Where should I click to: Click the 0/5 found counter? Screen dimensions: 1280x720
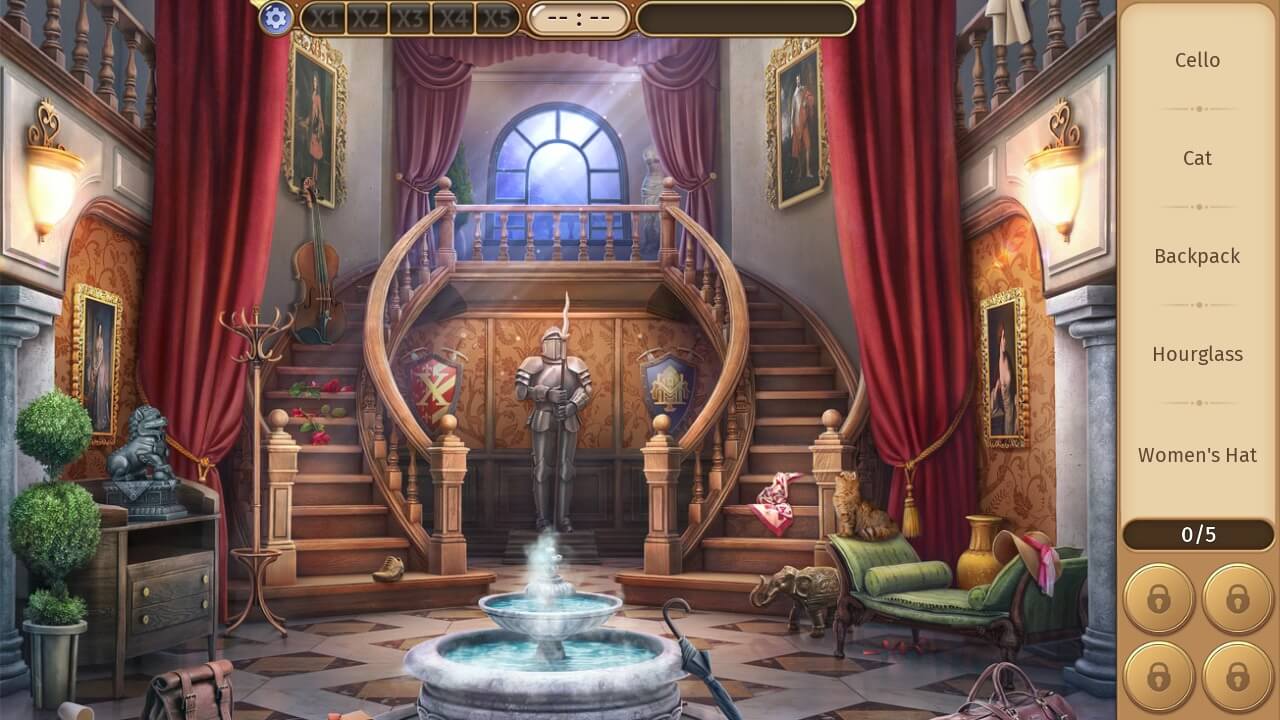(1197, 535)
